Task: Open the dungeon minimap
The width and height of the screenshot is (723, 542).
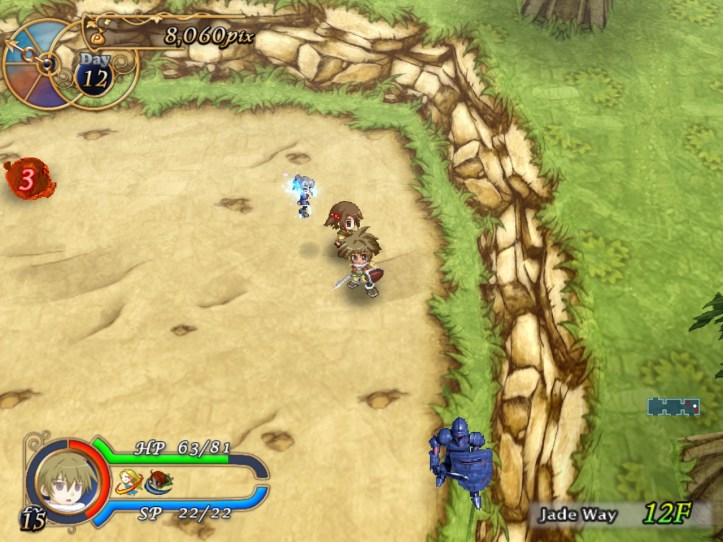Action: (x=673, y=406)
